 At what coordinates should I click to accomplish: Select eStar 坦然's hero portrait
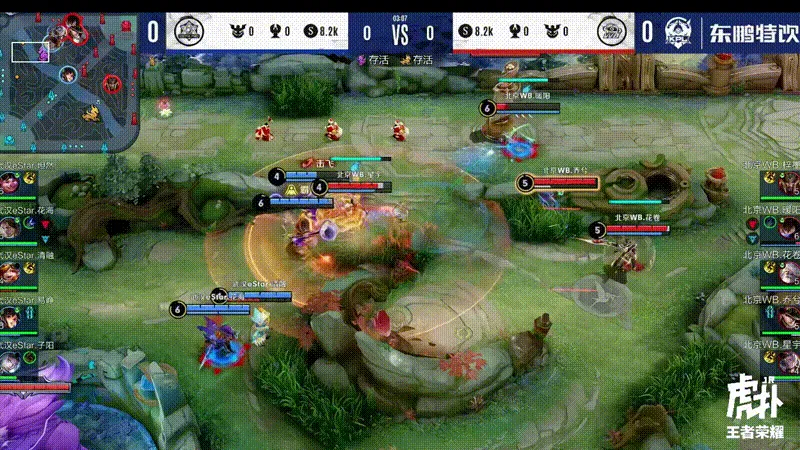coord(12,186)
